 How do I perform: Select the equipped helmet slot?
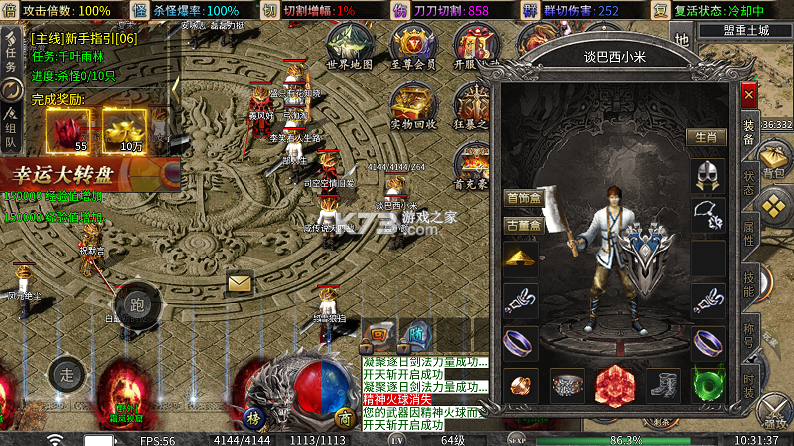709,178
